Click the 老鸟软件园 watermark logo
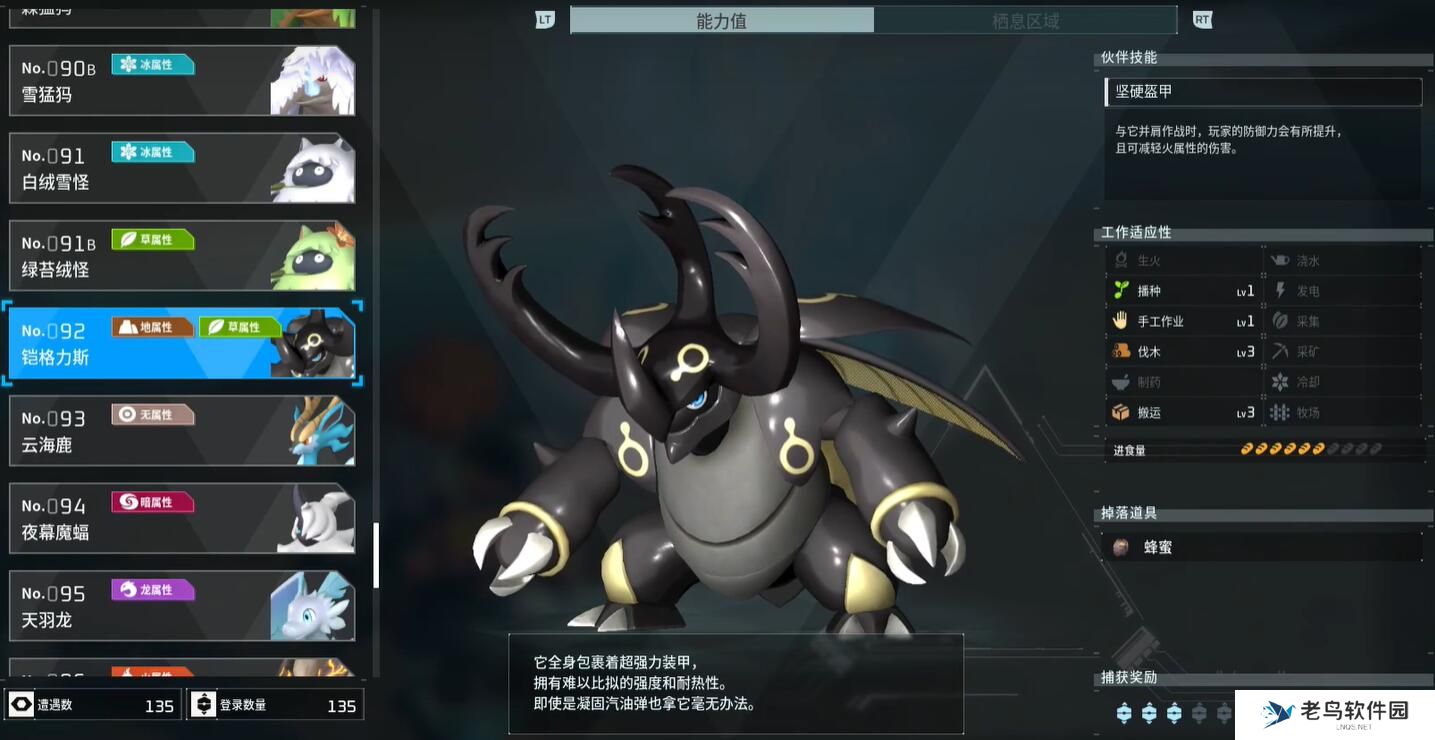The height and width of the screenshot is (740, 1435). point(1335,713)
